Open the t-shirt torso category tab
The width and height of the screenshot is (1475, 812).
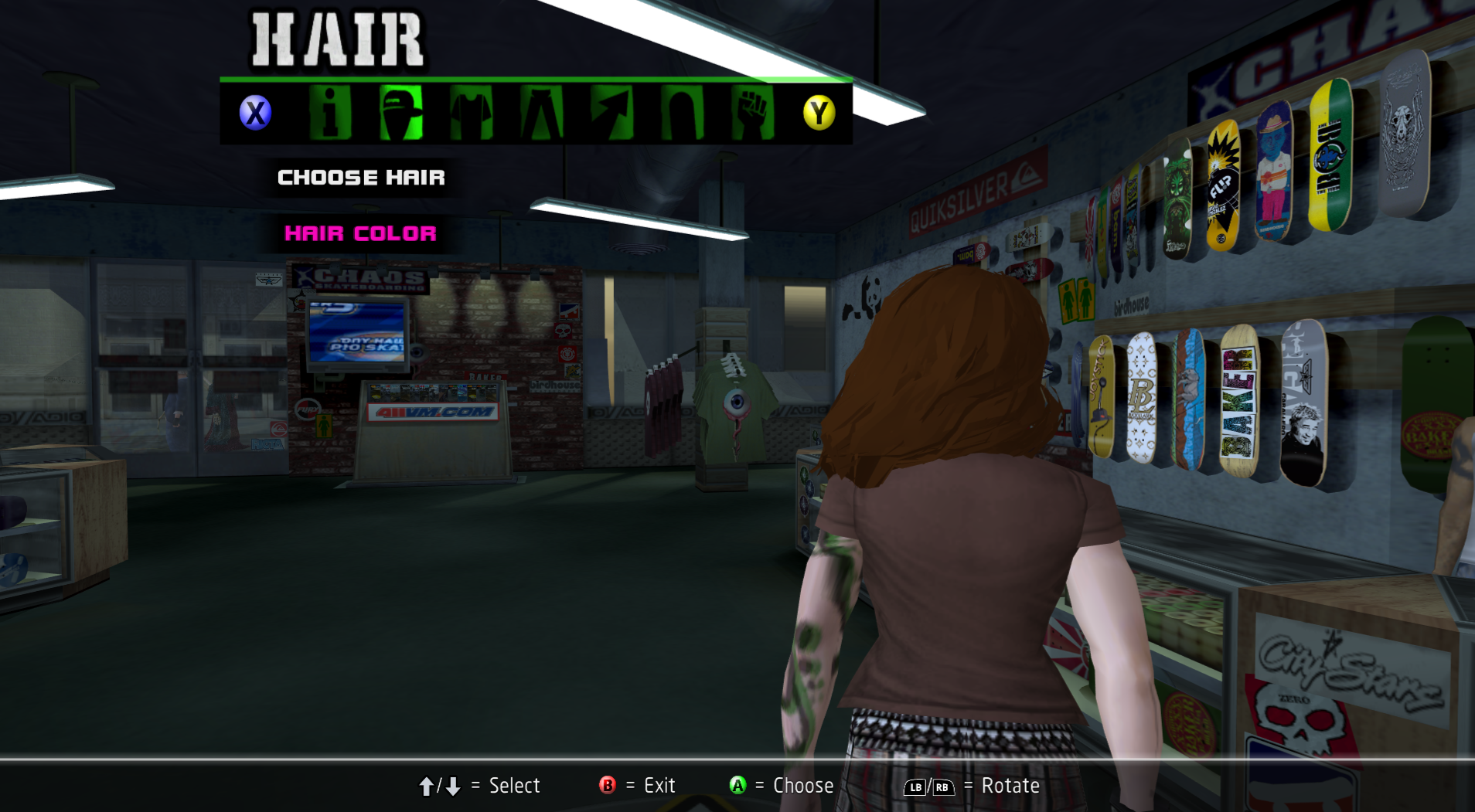click(x=471, y=113)
